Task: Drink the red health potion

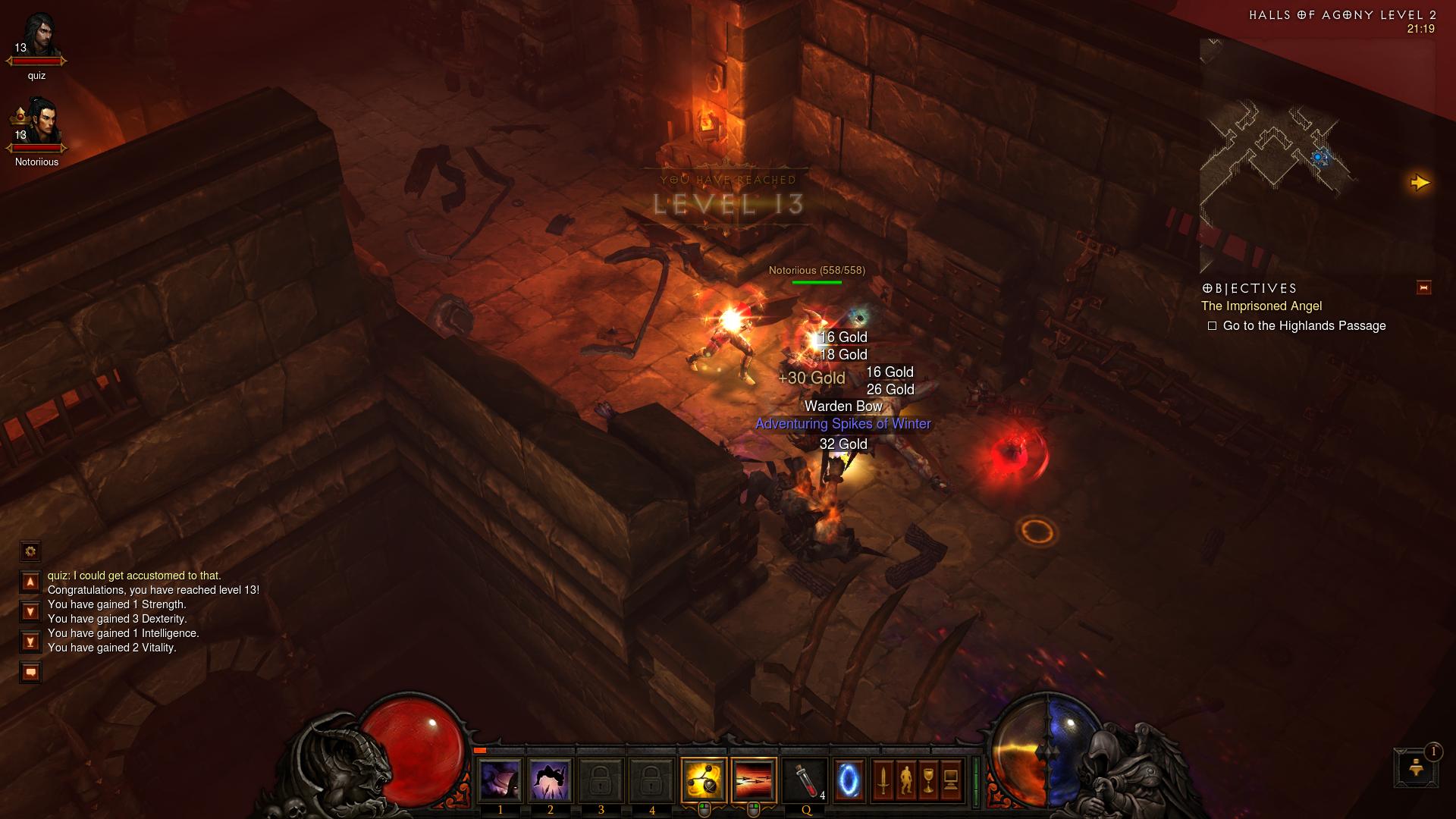Action: (805, 780)
